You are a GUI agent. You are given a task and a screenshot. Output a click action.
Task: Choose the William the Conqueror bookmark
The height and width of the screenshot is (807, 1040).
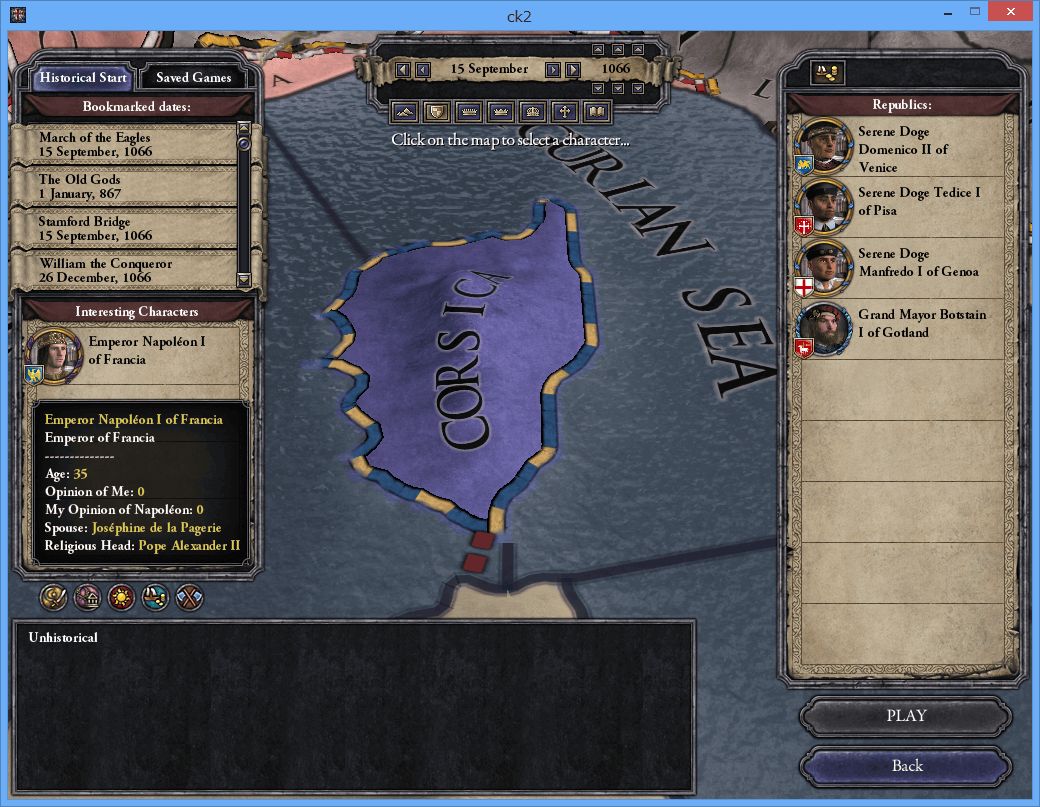[x=125, y=270]
